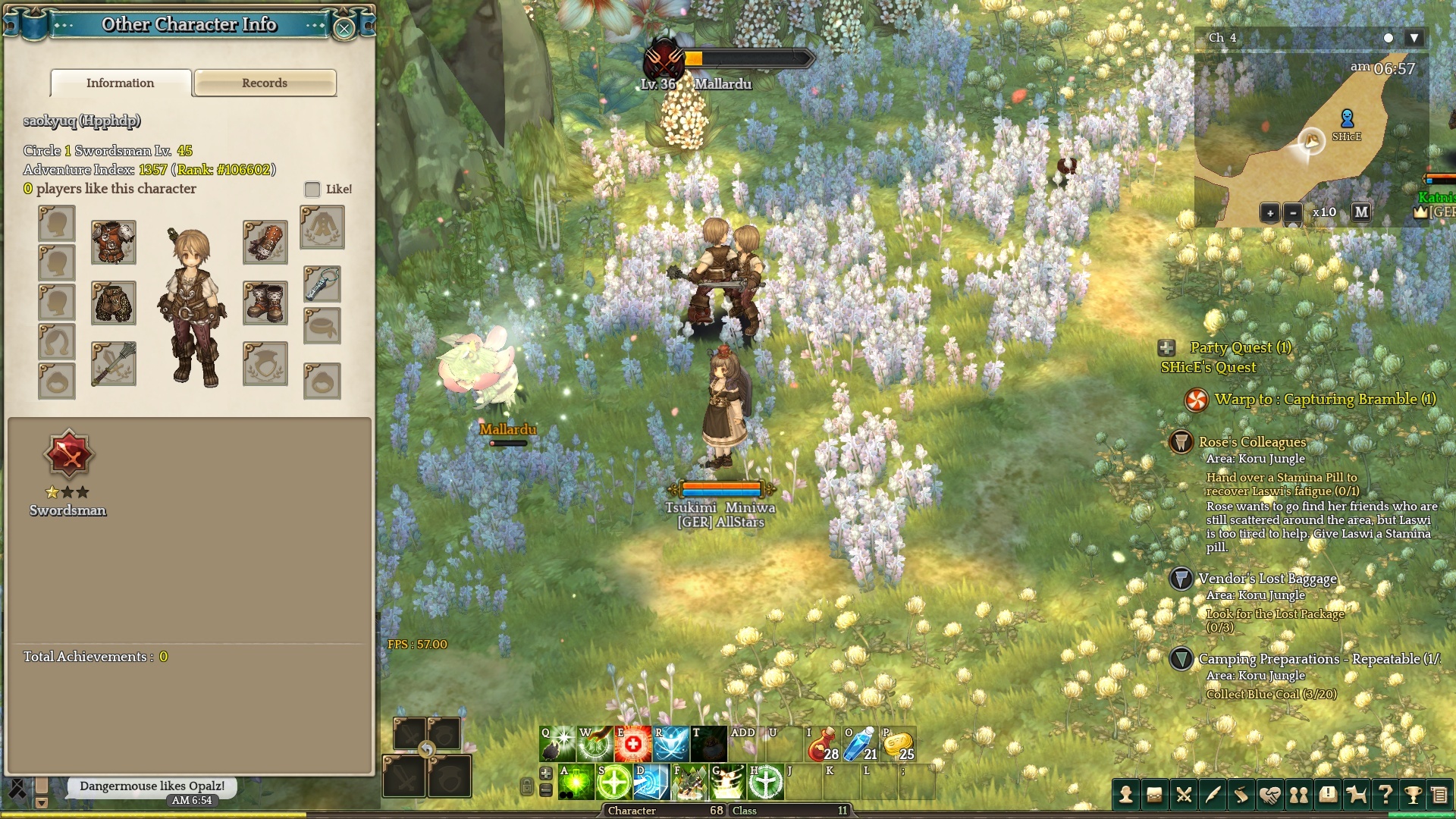Viewport: 1456px width, 819px height.
Task: Tick the Like! checkbox
Action: (x=312, y=189)
